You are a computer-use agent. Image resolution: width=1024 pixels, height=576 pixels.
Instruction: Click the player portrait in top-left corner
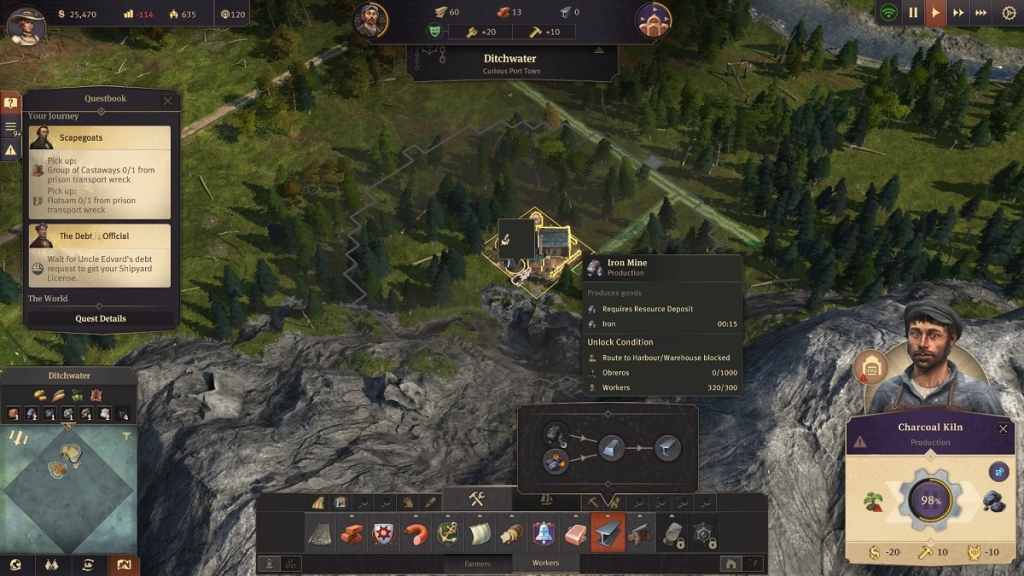26,24
